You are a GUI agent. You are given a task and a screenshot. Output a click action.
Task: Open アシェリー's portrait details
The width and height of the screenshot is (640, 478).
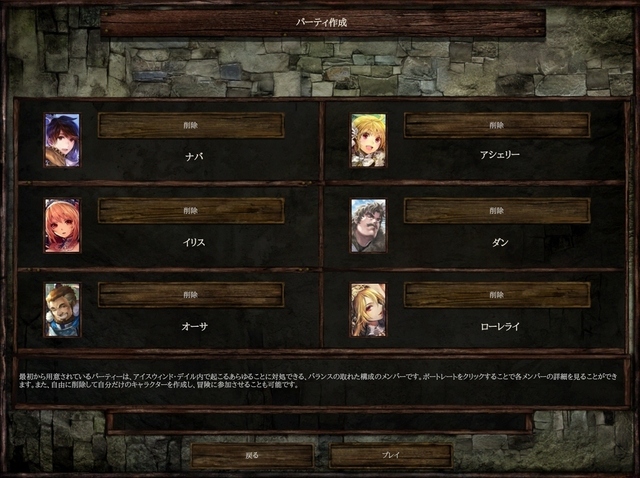(x=368, y=140)
